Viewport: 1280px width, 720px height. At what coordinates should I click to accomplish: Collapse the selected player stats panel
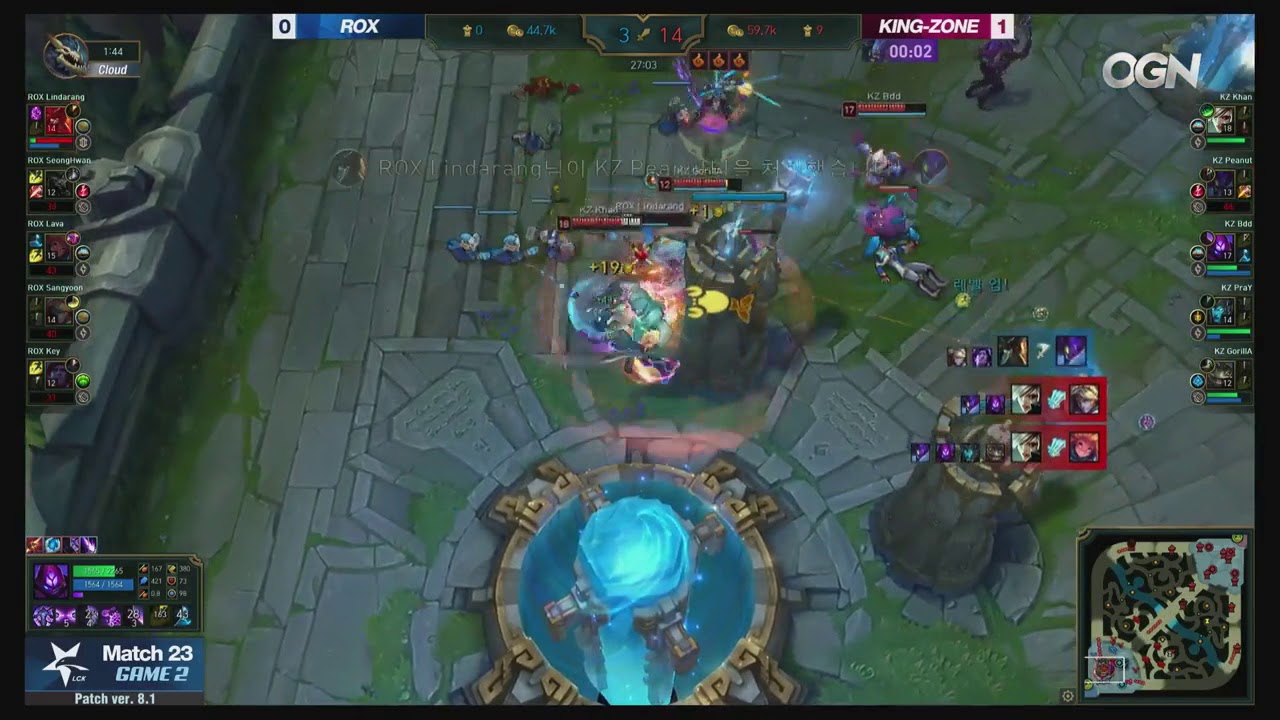click(x=195, y=558)
